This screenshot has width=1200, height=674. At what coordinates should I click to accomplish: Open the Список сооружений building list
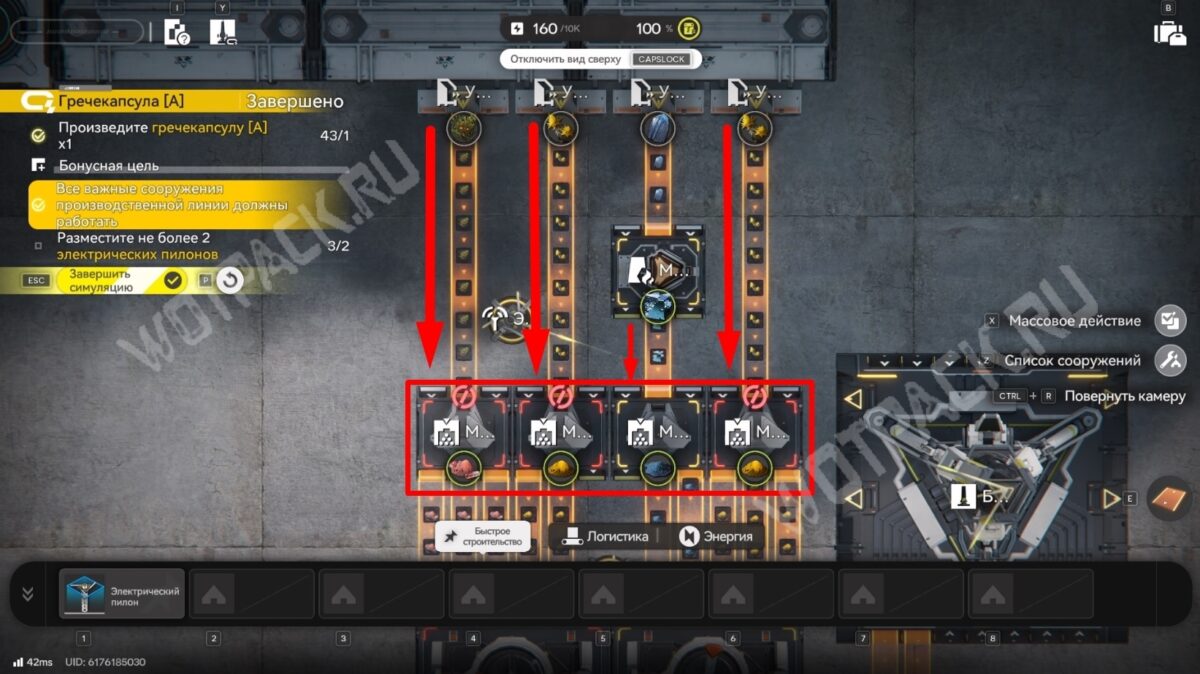(x=1169, y=360)
